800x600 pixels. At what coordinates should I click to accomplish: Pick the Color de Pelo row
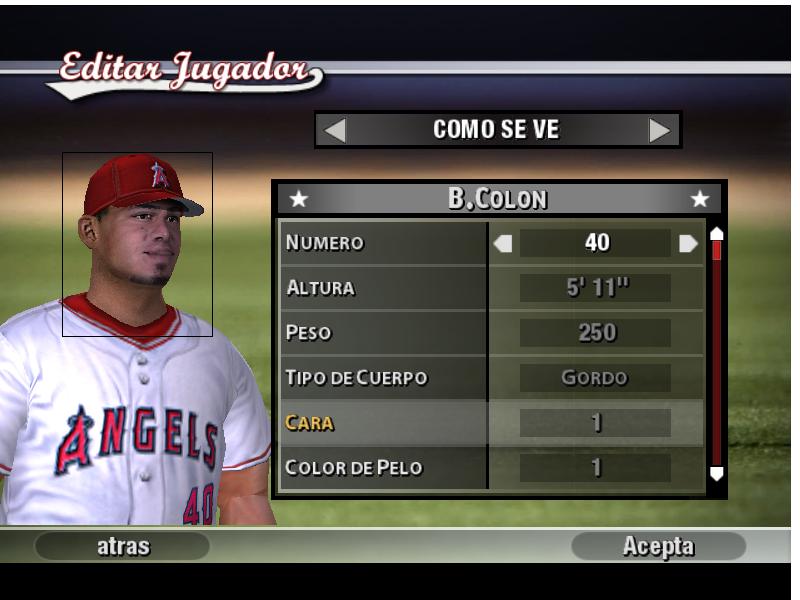(383, 468)
